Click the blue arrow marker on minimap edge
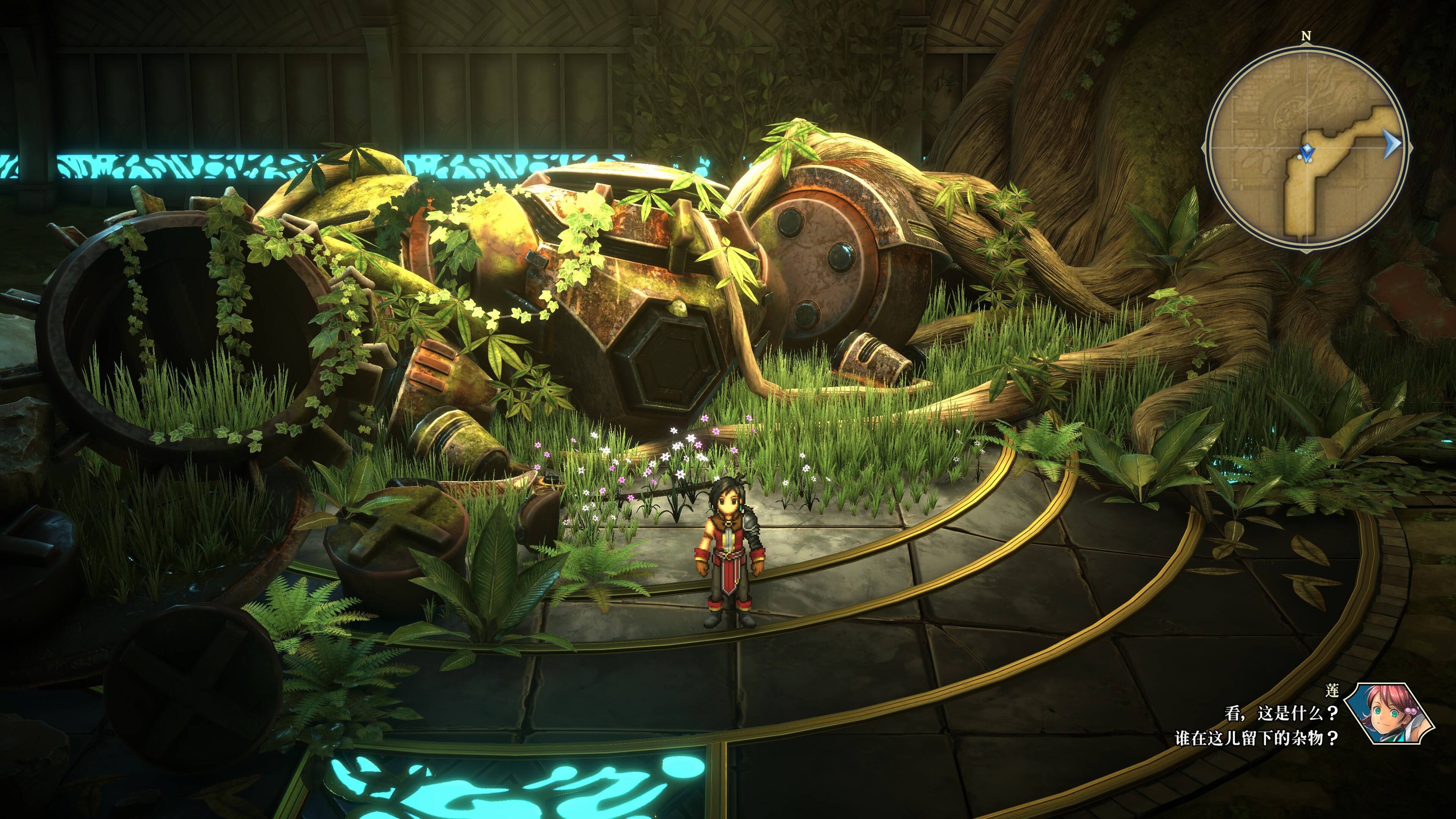Viewport: 1456px width, 819px height. pyautogui.click(x=1392, y=145)
